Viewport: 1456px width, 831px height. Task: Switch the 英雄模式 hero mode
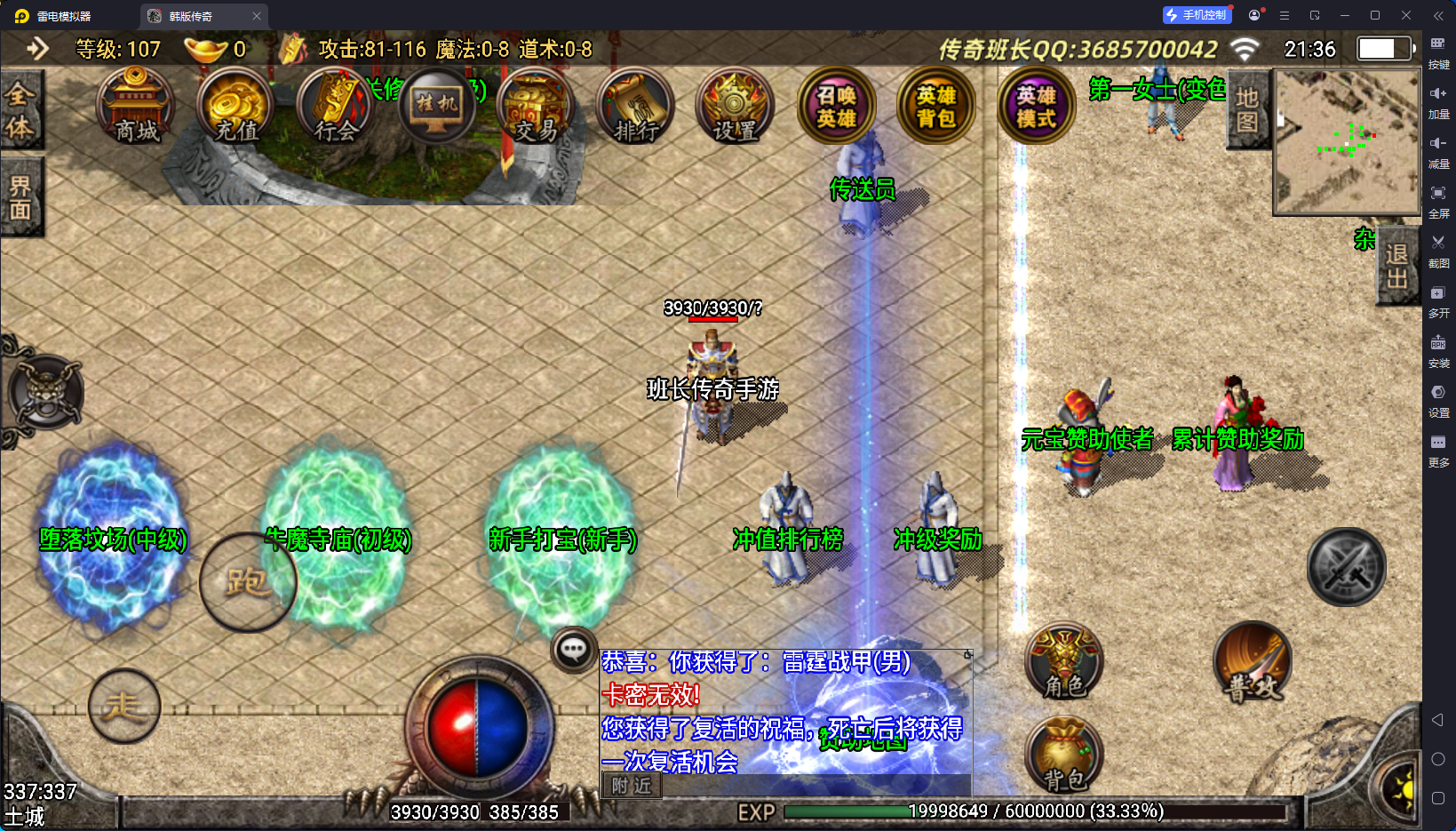click(1036, 107)
